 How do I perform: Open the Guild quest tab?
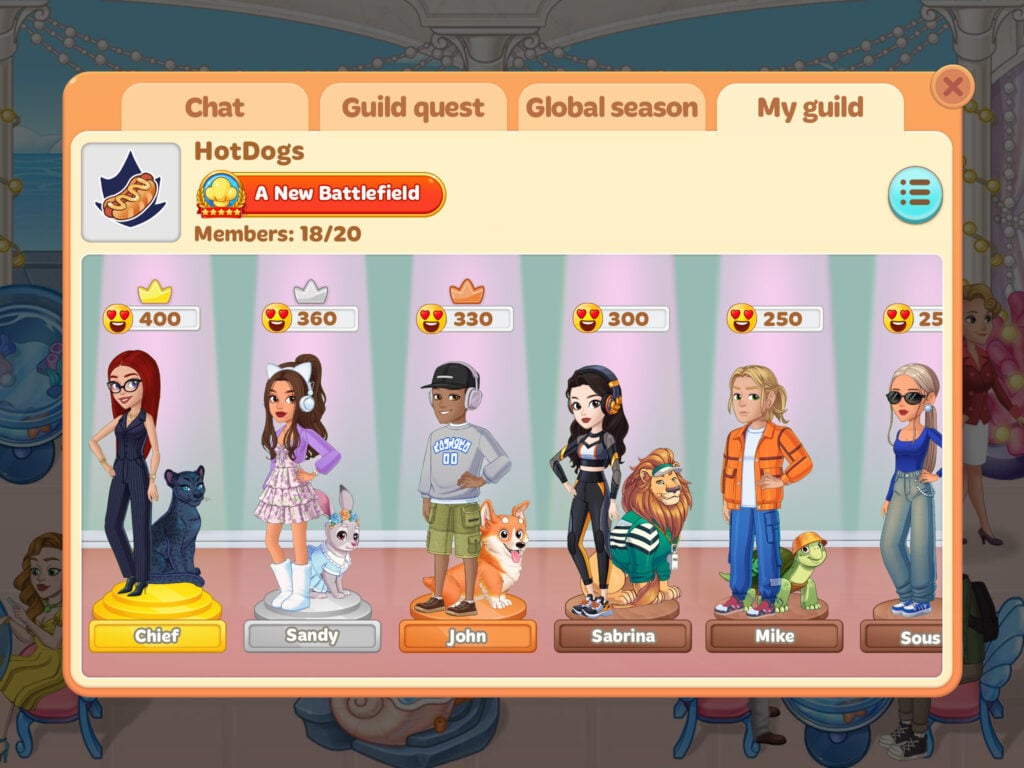[x=412, y=108]
